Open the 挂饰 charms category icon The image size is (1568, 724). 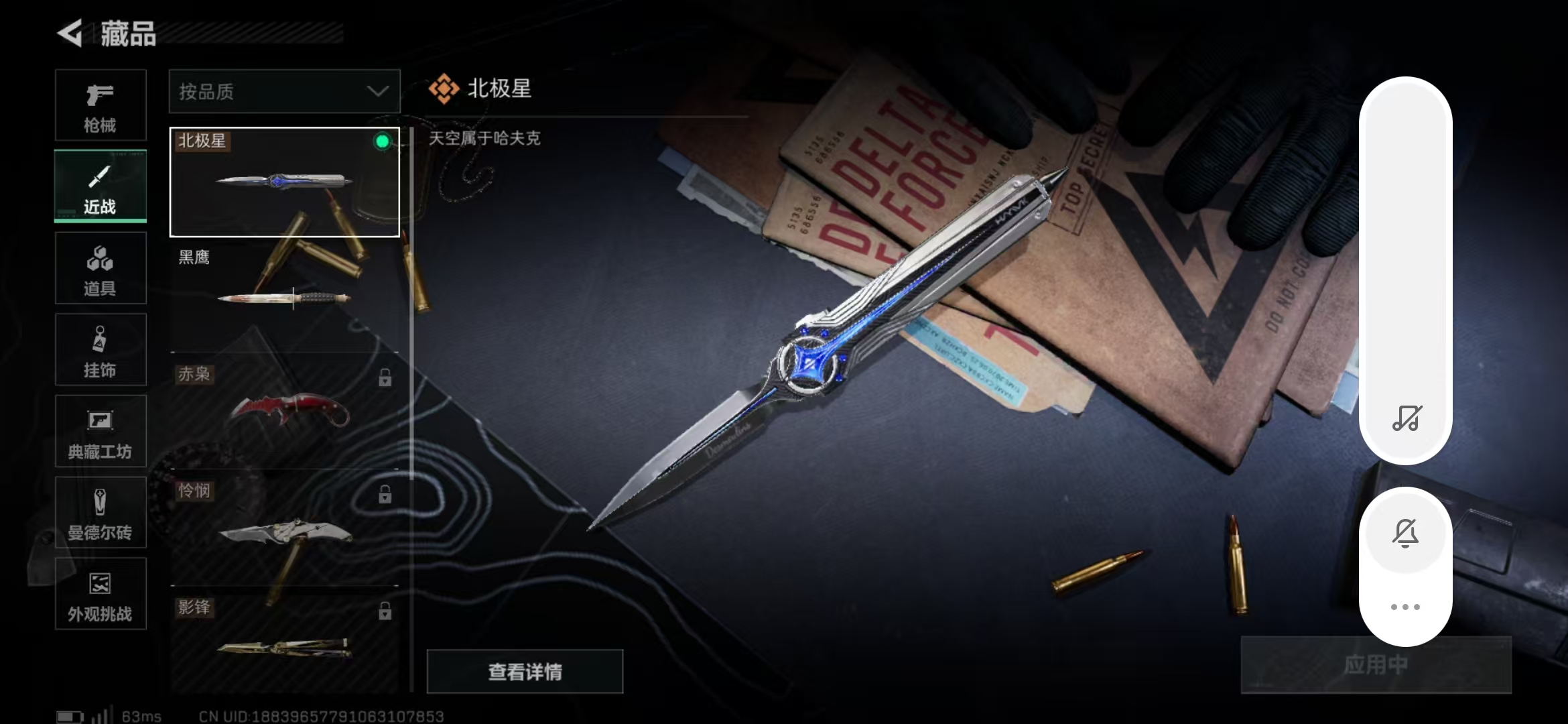click(100, 349)
